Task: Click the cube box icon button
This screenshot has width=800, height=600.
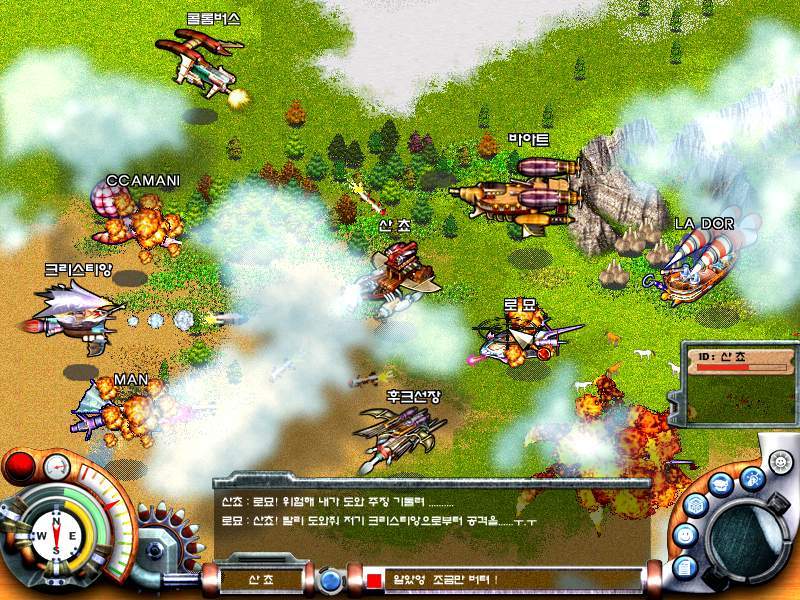Action: tap(694, 506)
